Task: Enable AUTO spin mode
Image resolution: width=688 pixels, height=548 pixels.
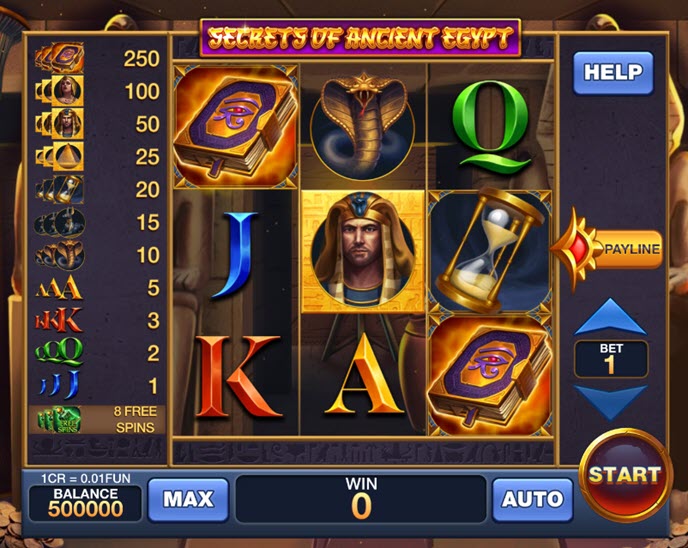Action: click(532, 499)
